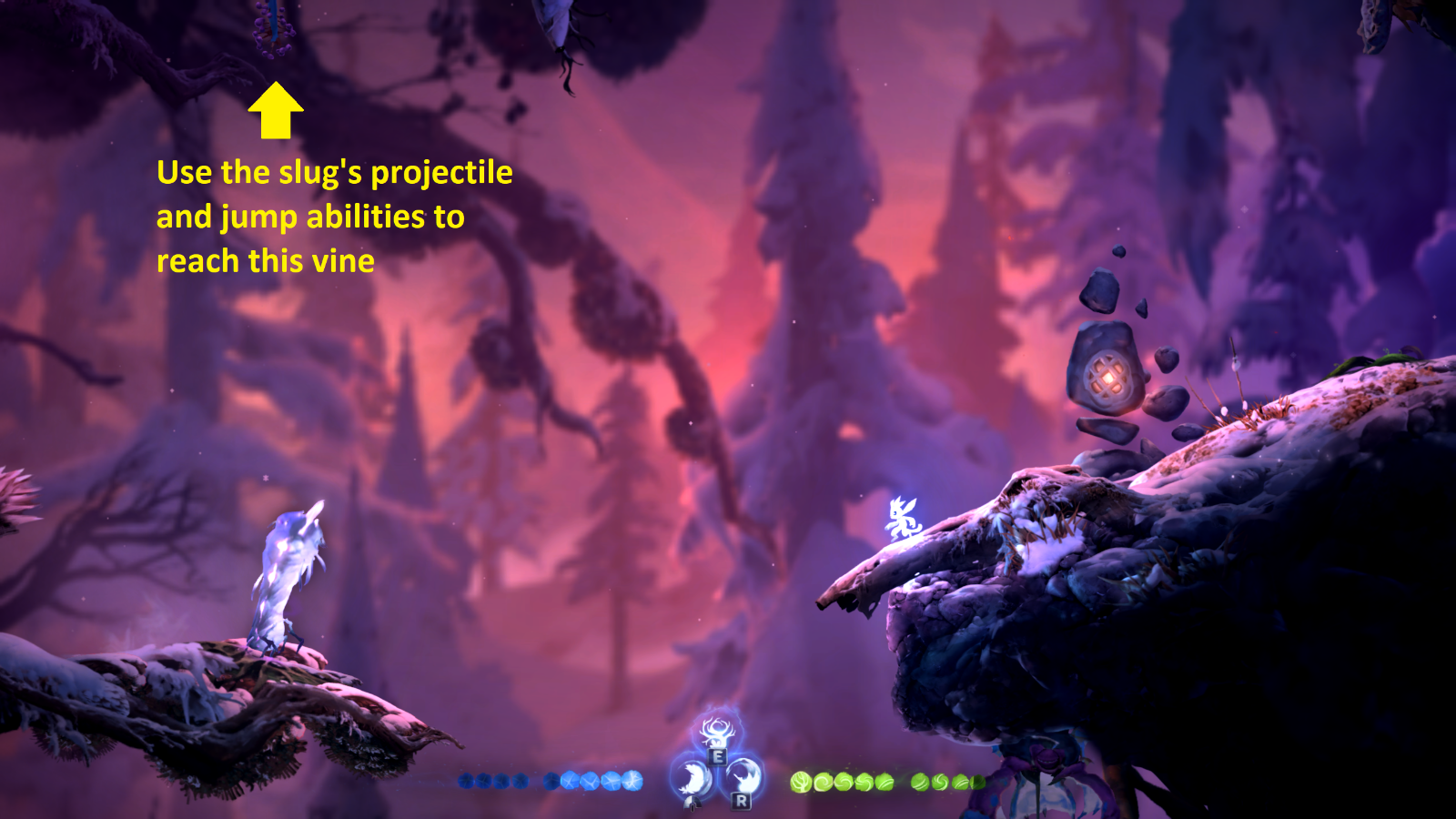Click the R key label in the ability wheel

(741, 801)
